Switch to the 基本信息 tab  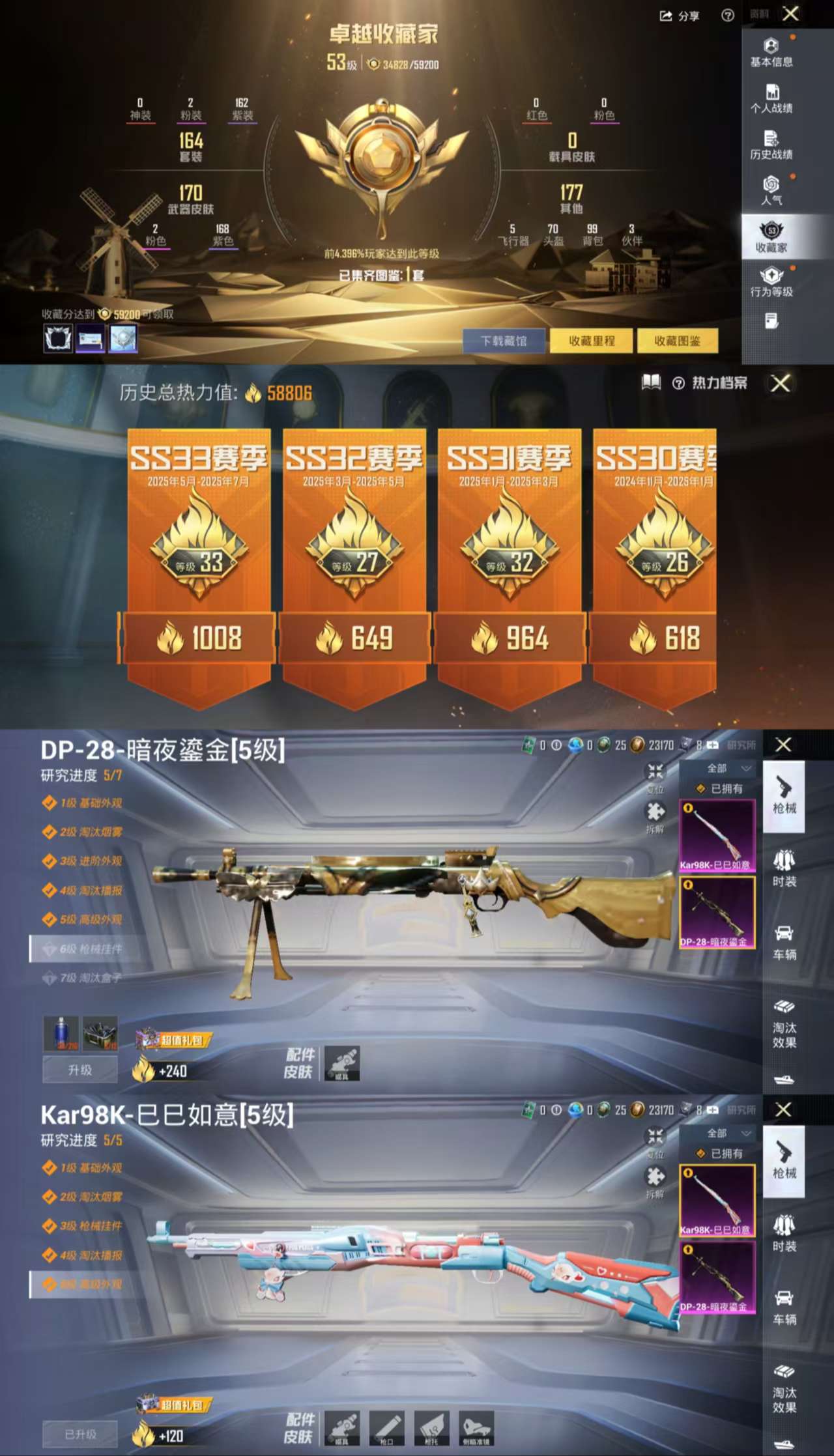tap(772, 52)
